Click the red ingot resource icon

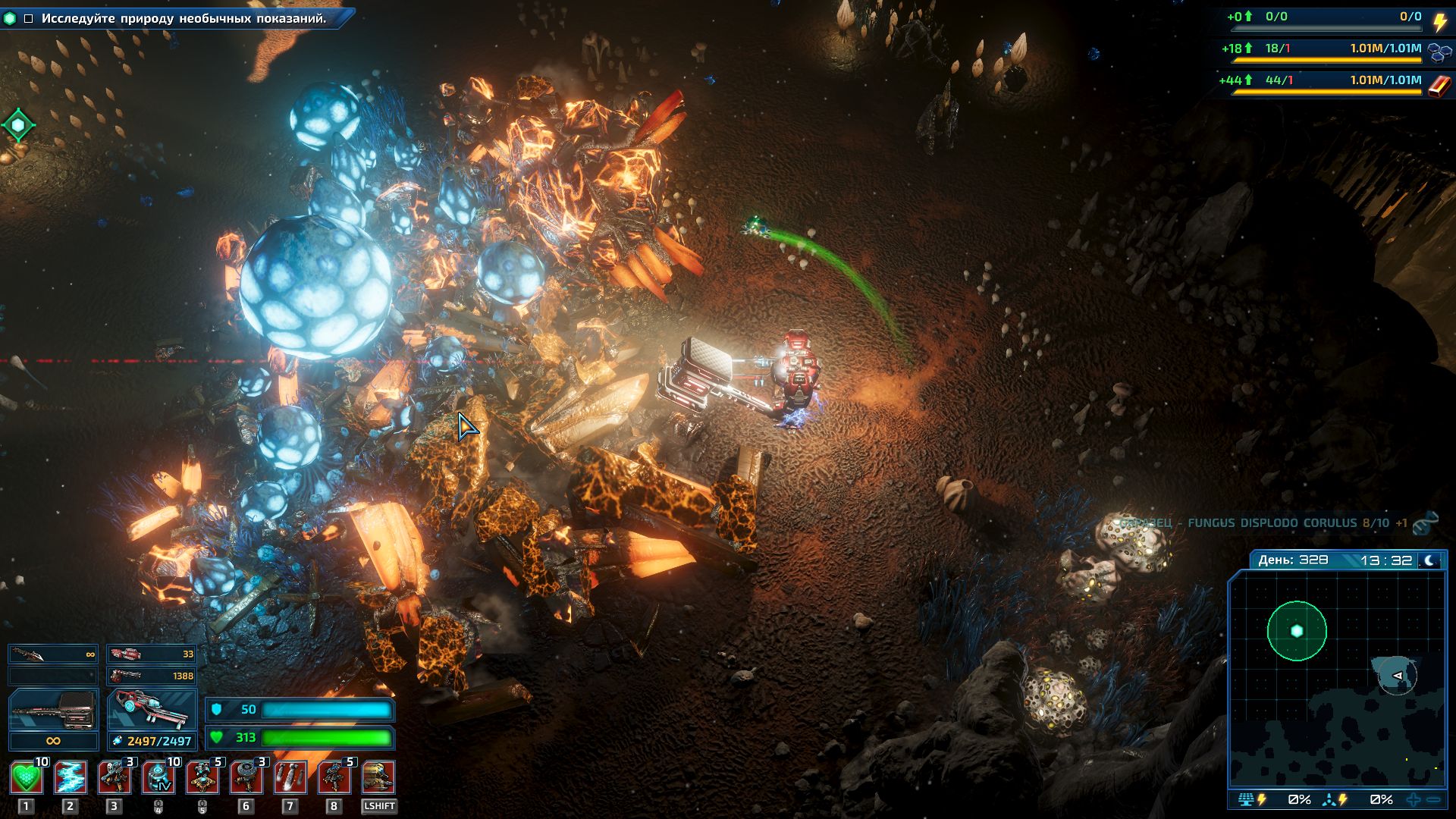[x=1439, y=86]
